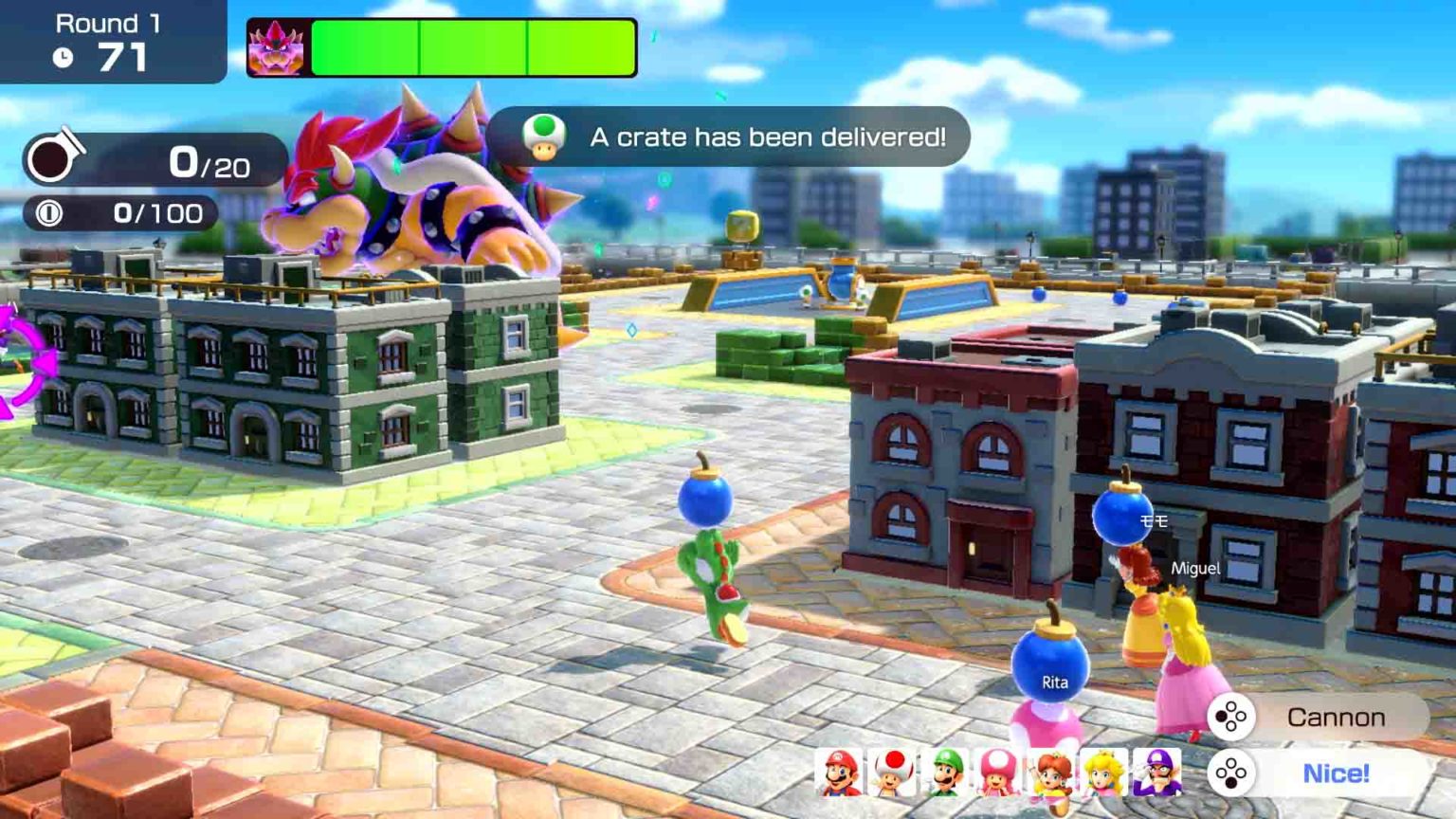1456x819 pixels.
Task: Click the coin counter icon showing 0/100
Action: tap(51, 214)
